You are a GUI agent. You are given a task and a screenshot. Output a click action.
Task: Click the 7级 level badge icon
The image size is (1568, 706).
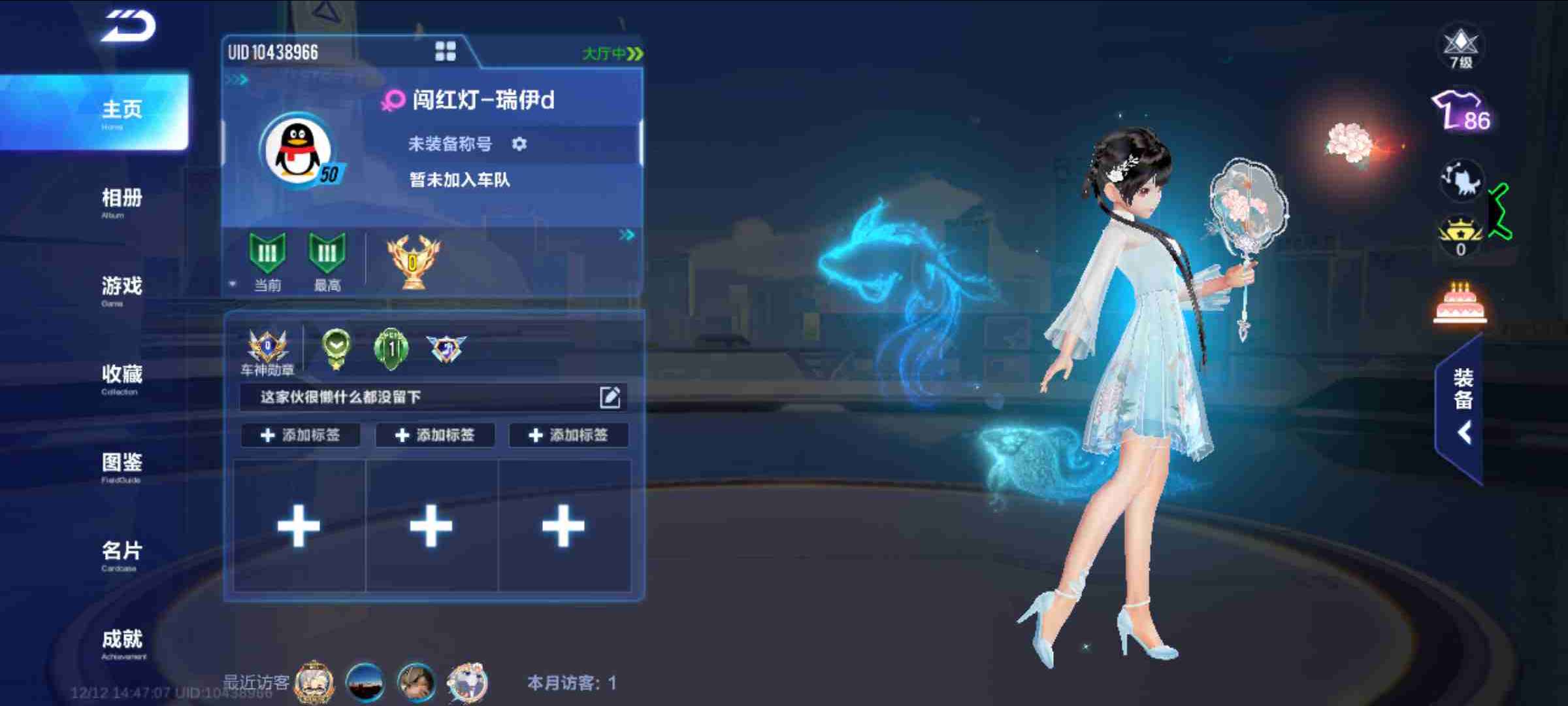pos(1461,47)
